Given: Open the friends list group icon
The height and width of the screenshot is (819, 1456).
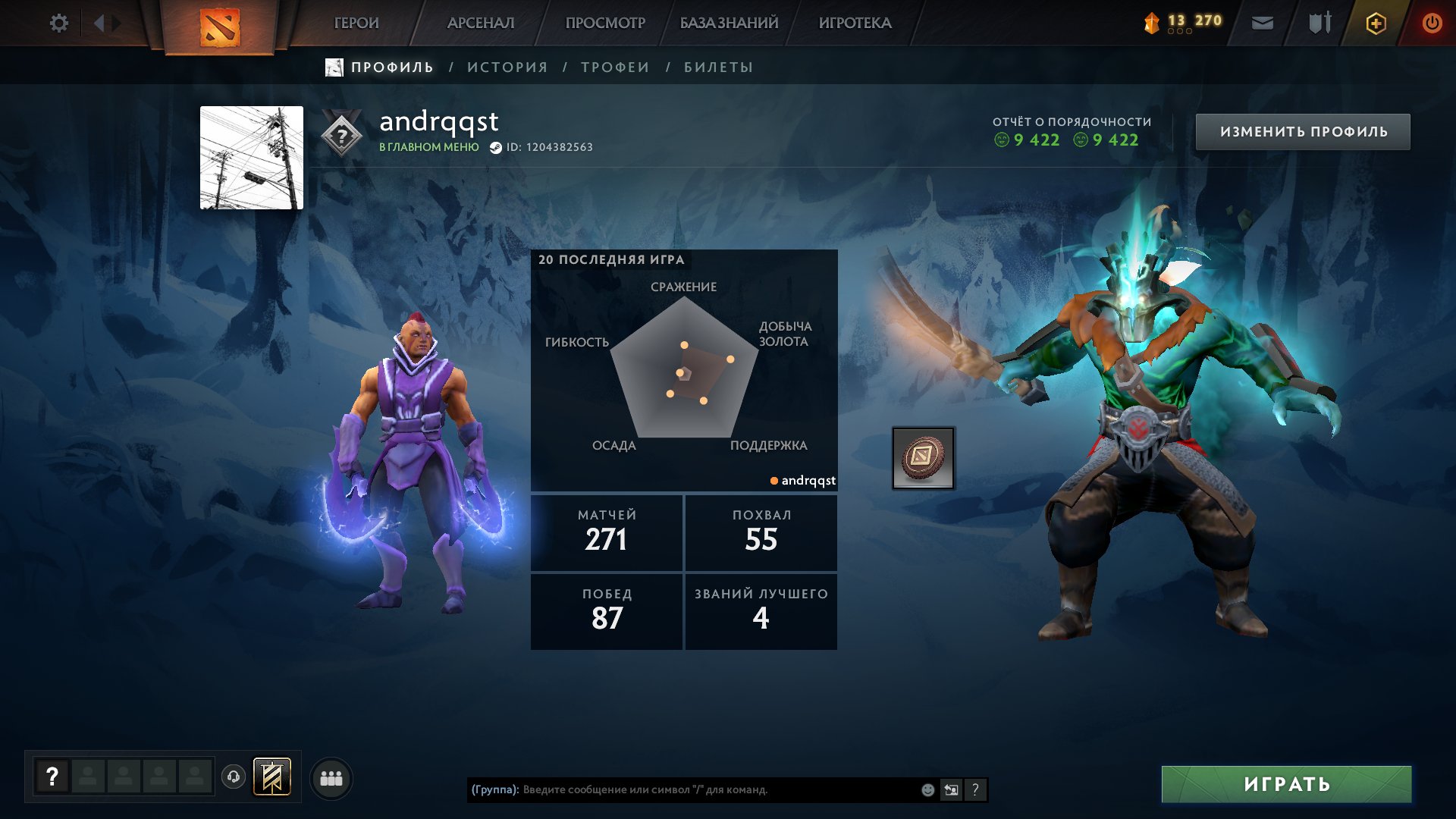Looking at the screenshot, I should [x=331, y=778].
